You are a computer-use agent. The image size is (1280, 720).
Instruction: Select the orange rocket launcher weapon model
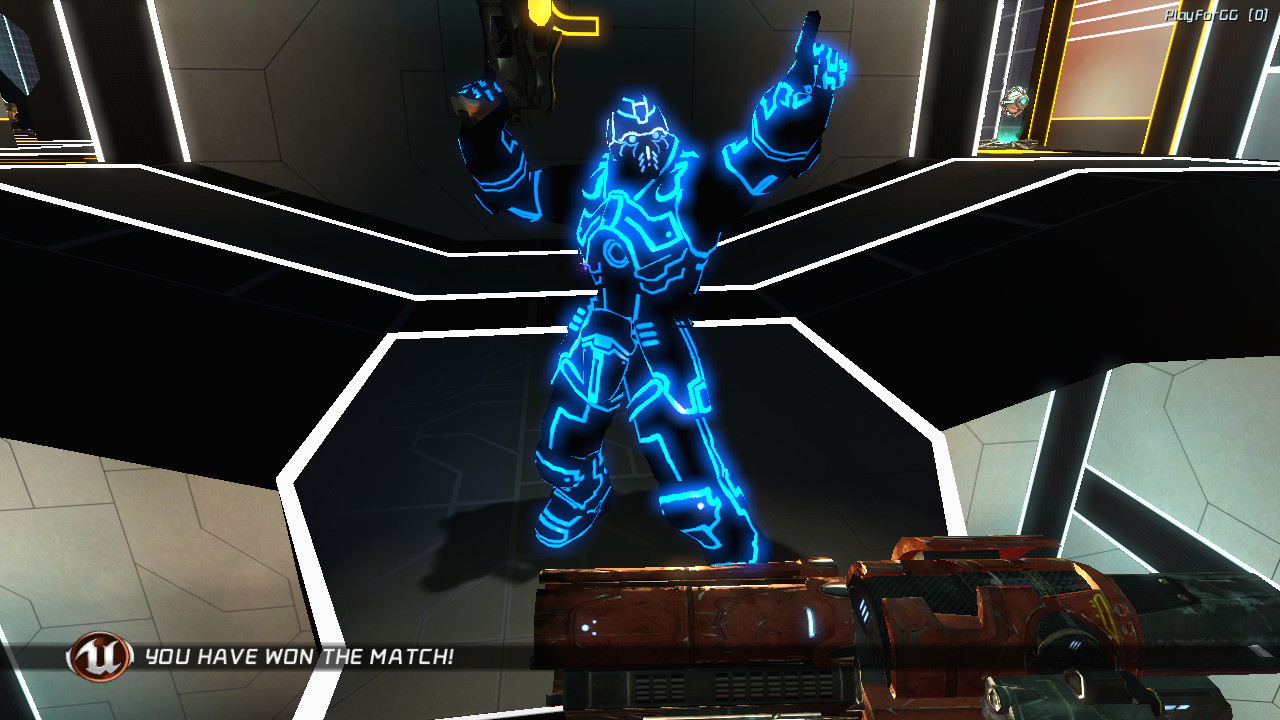point(850,630)
